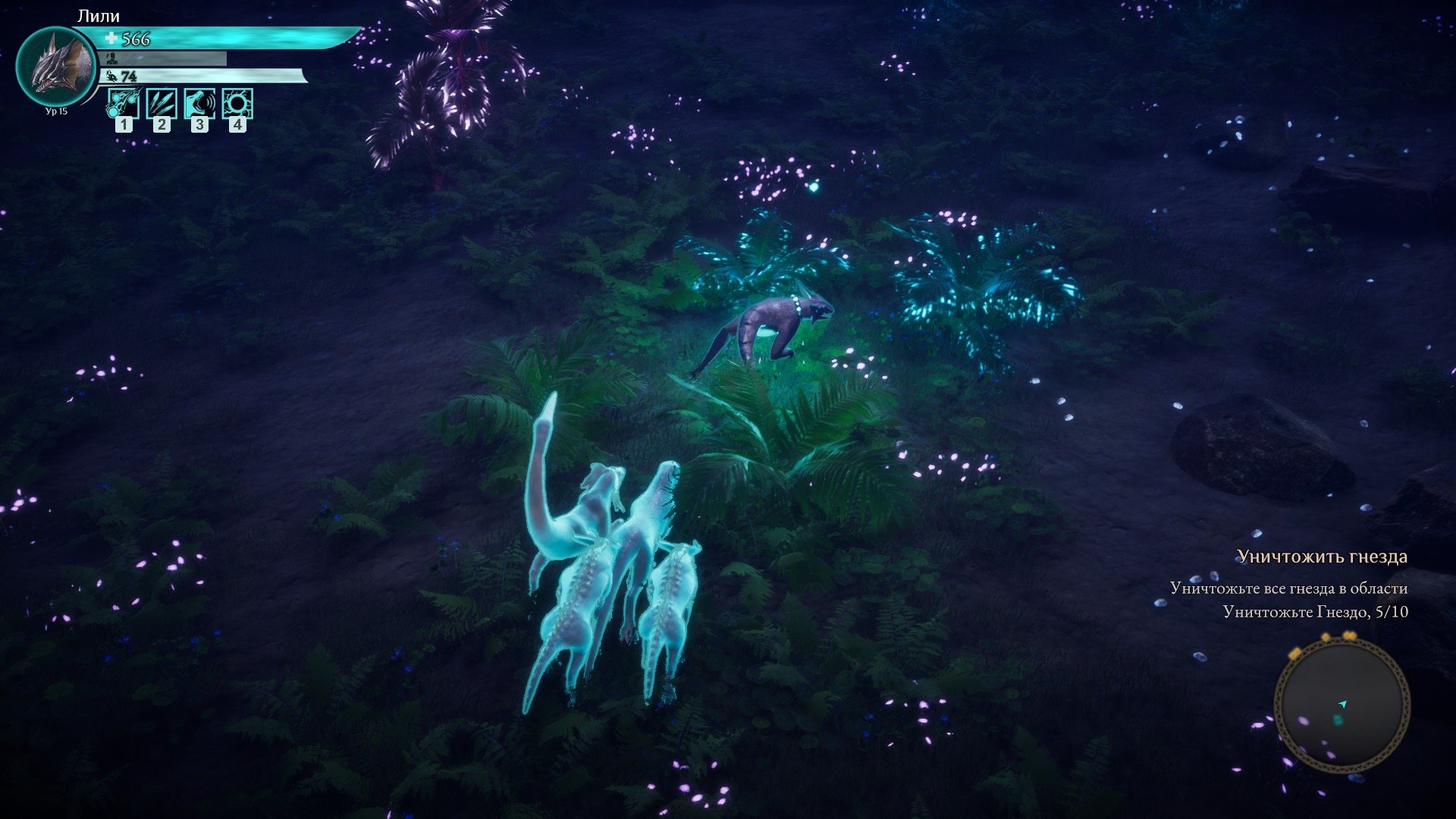The image size is (1456, 819).
Task: Cast the dark sphere lightning ability
Action: [x=237, y=104]
